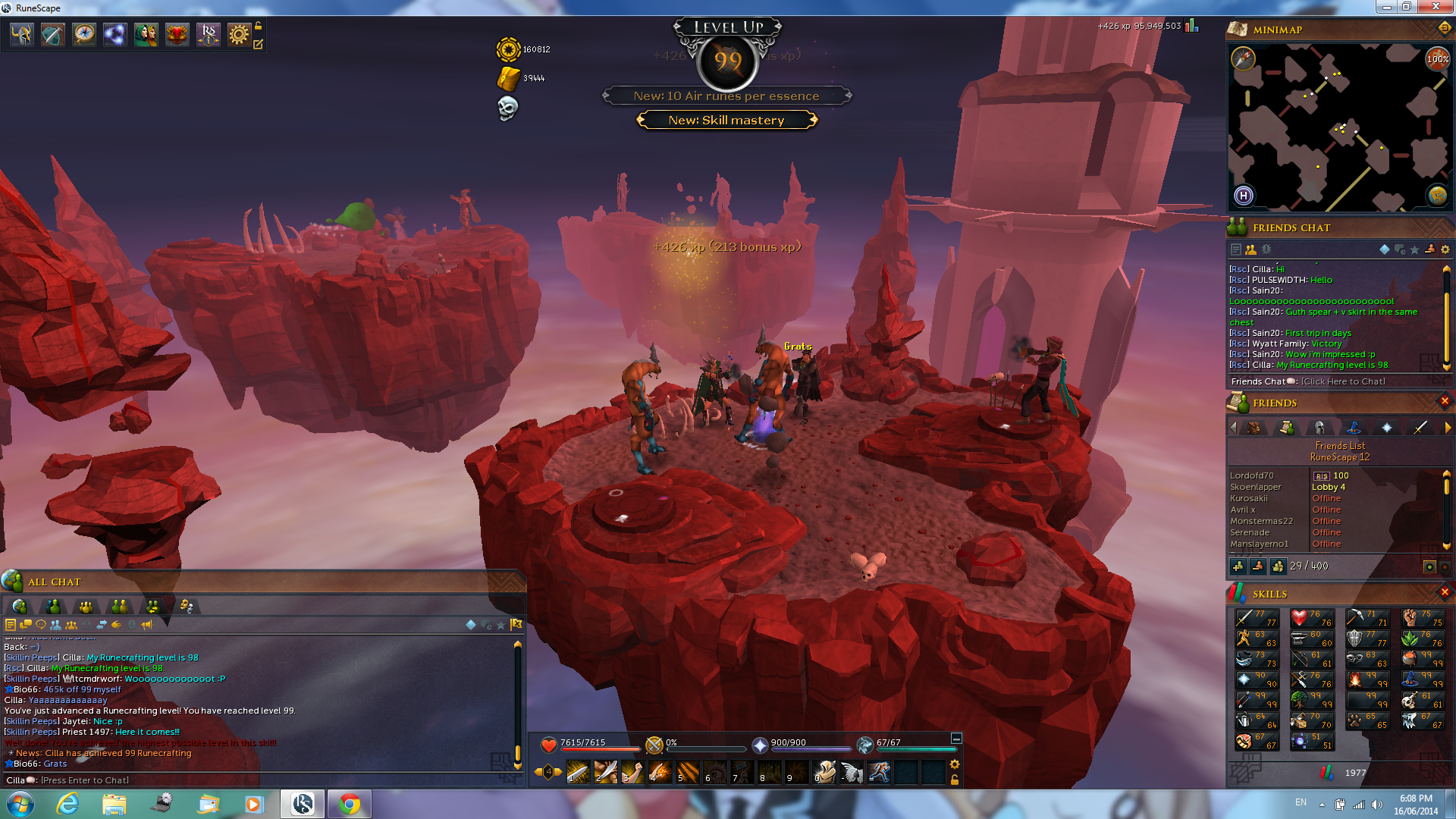Click the minimap compass
The height and width of the screenshot is (819, 1456).
point(1243,58)
